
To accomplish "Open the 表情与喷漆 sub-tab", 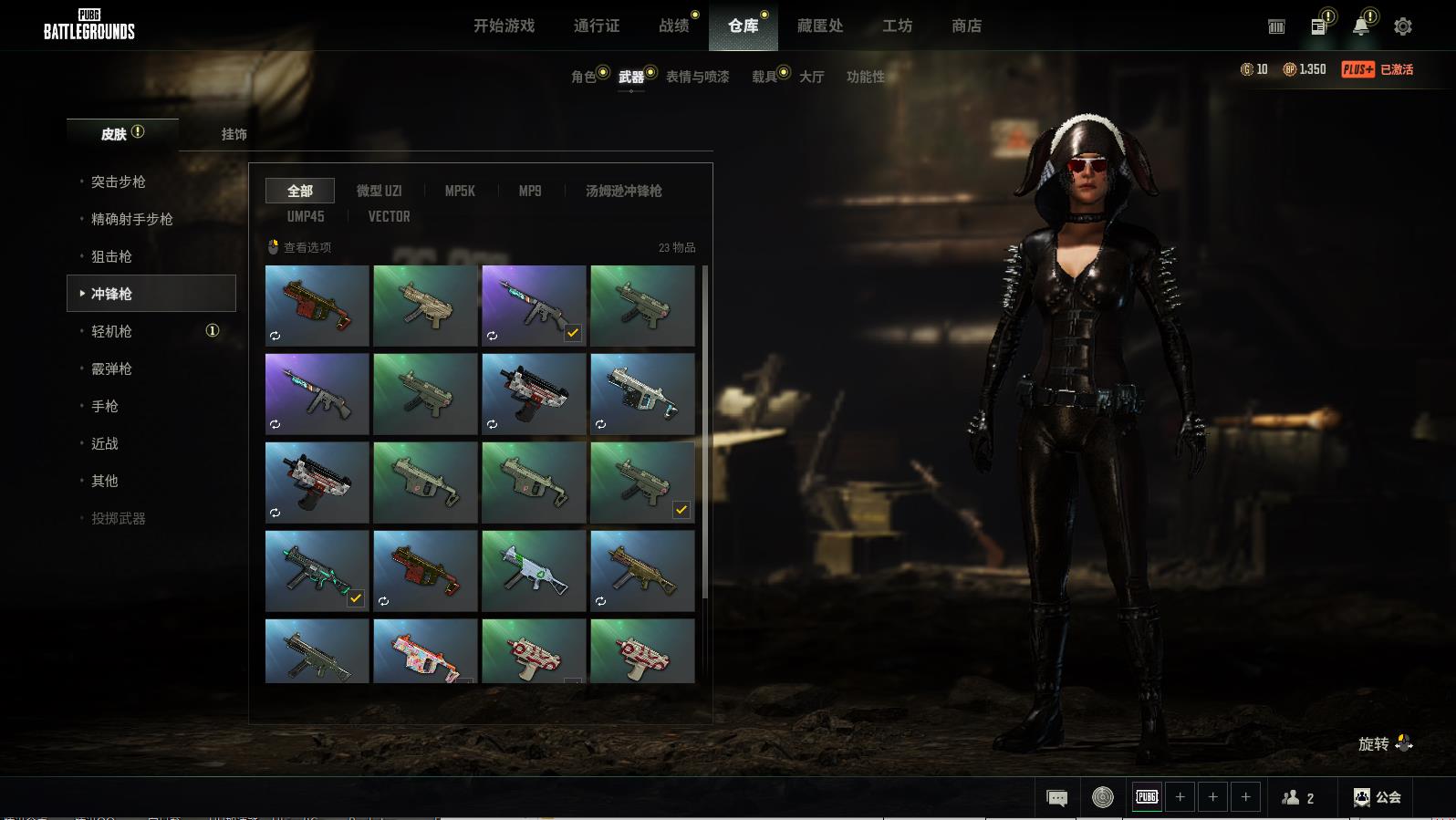I will tap(697, 77).
